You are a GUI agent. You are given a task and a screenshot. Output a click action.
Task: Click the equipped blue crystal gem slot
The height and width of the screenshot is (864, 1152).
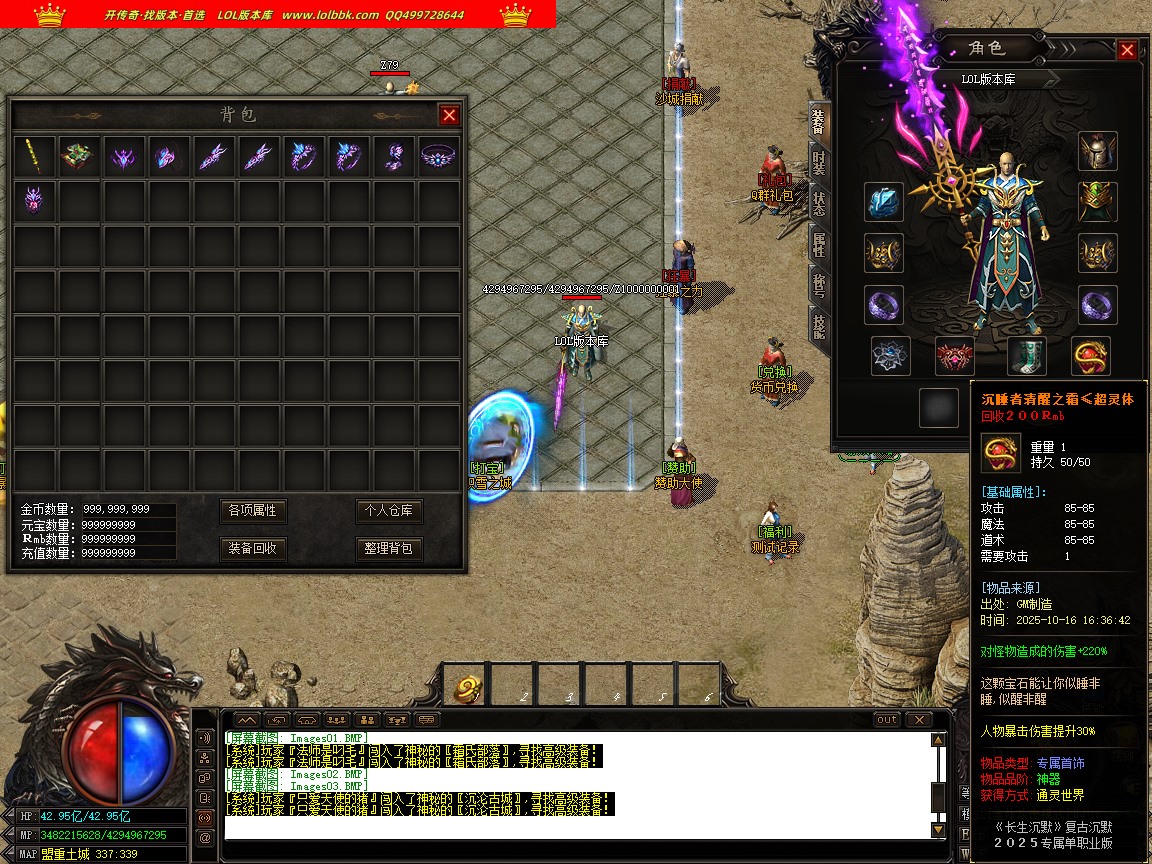pos(884,202)
